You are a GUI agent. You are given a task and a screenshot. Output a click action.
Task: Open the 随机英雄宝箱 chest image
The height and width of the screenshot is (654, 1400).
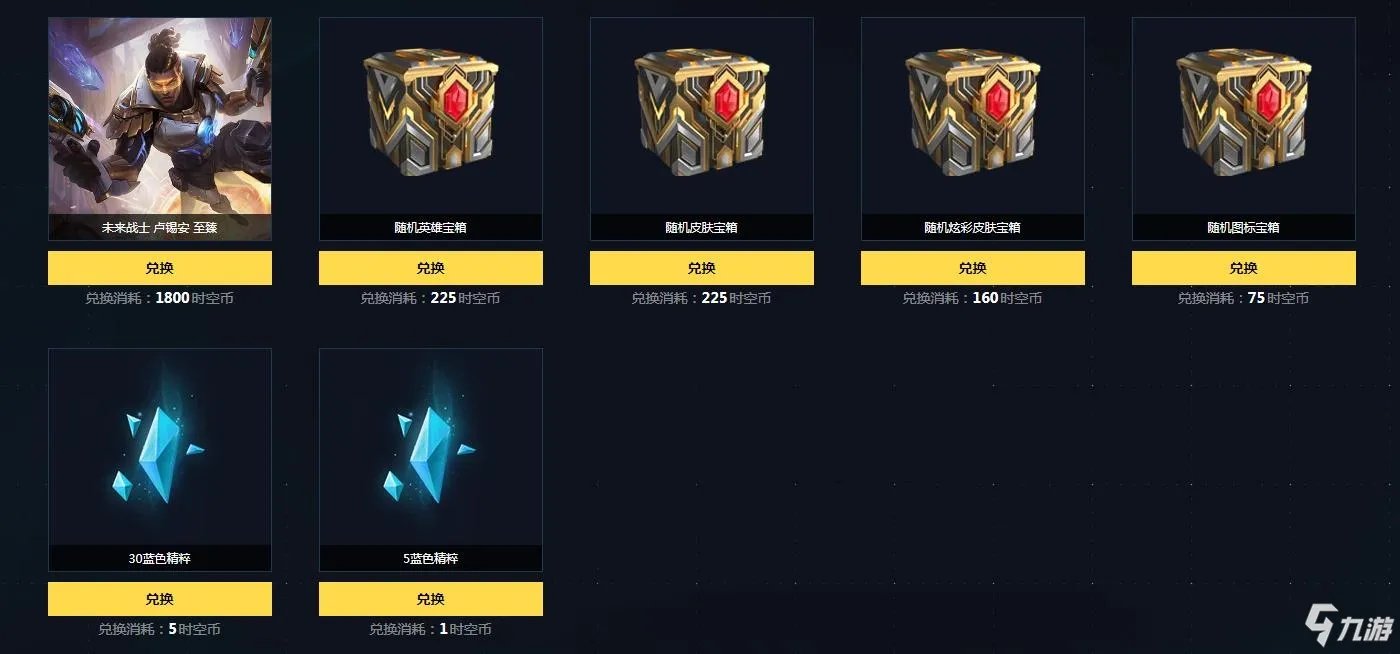click(x=431, y=115)
